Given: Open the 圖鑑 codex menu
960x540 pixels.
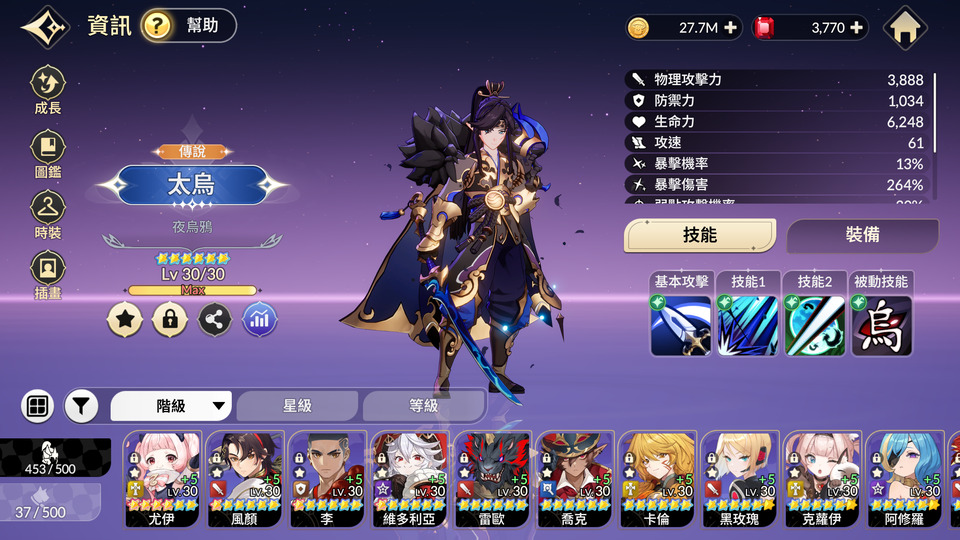Looking at the screenshot, I should (47, 153).
